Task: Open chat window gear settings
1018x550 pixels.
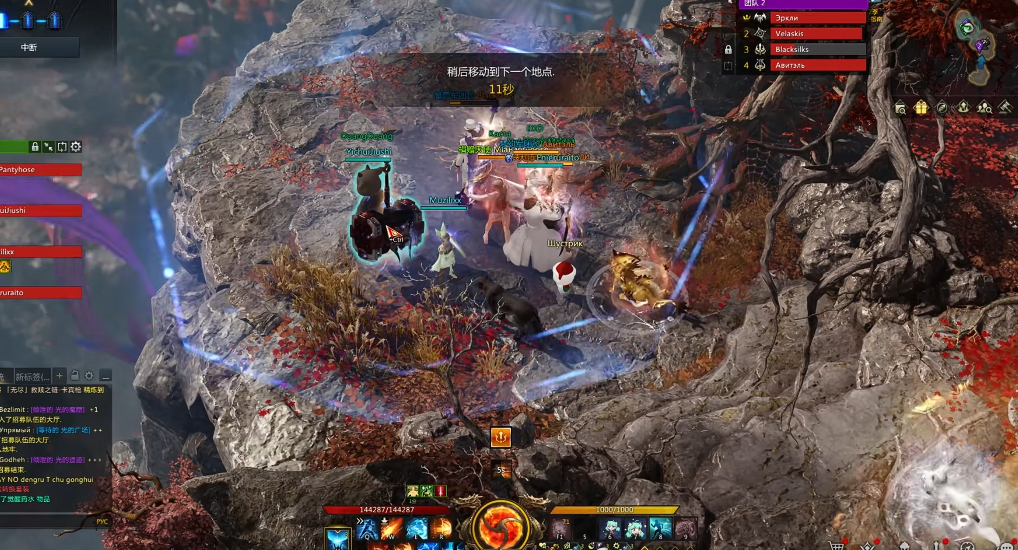Action: coord(88,376)
